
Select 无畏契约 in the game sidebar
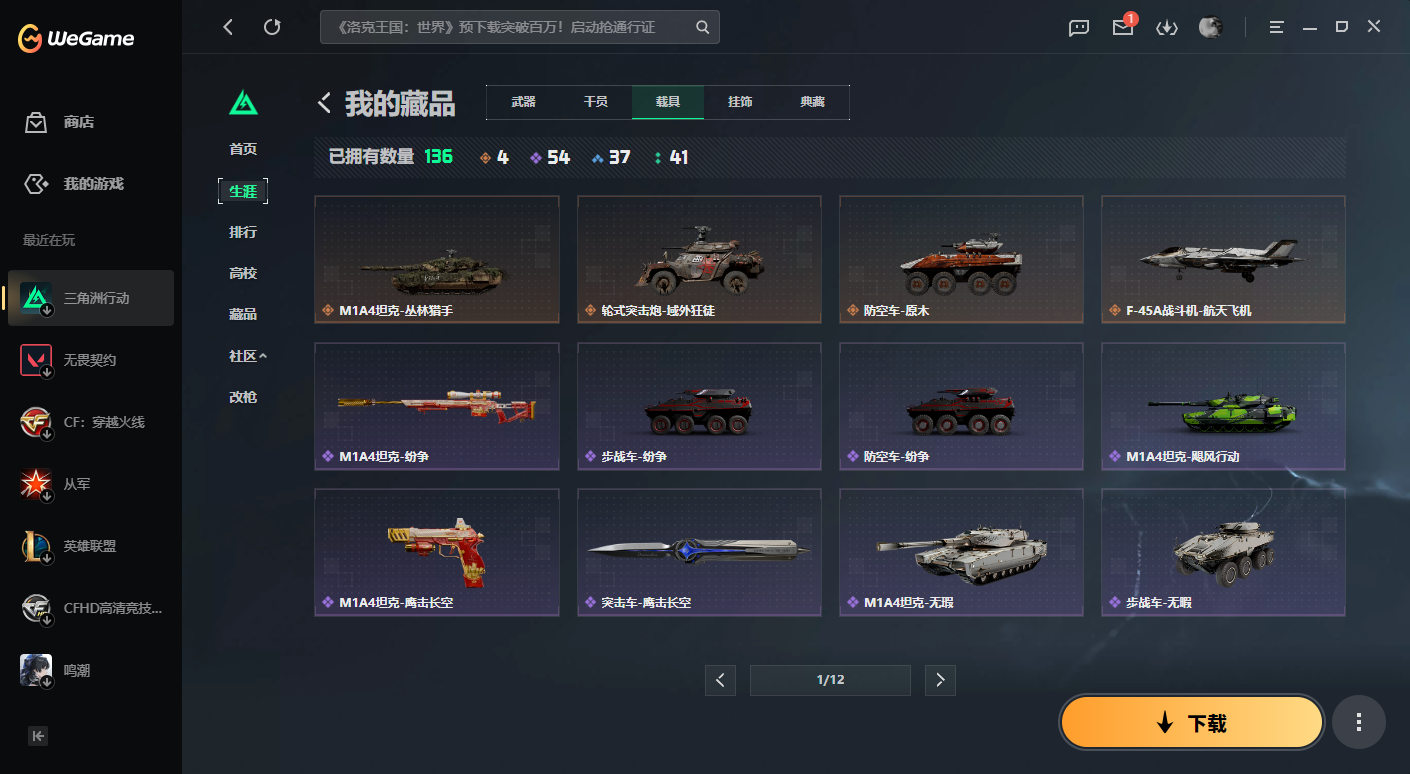90,360
